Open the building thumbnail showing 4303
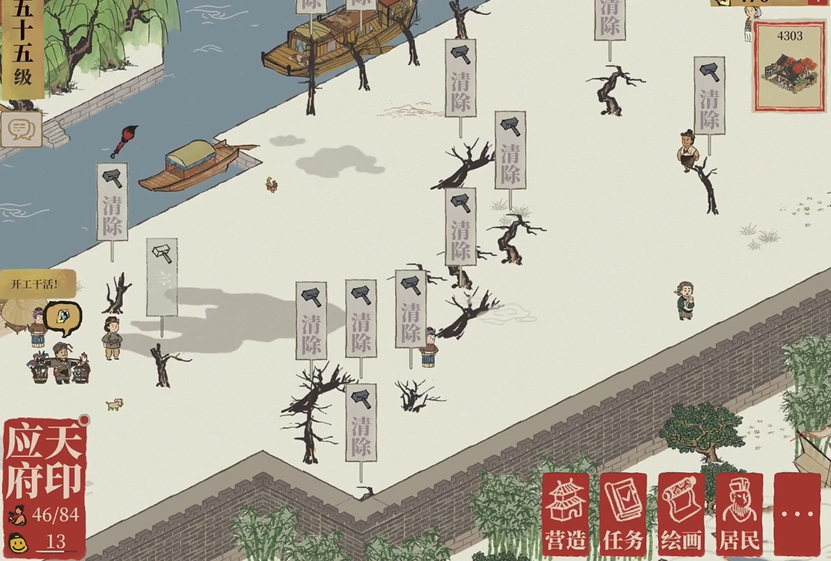This screenshot has height=561, width=831. 789,63
